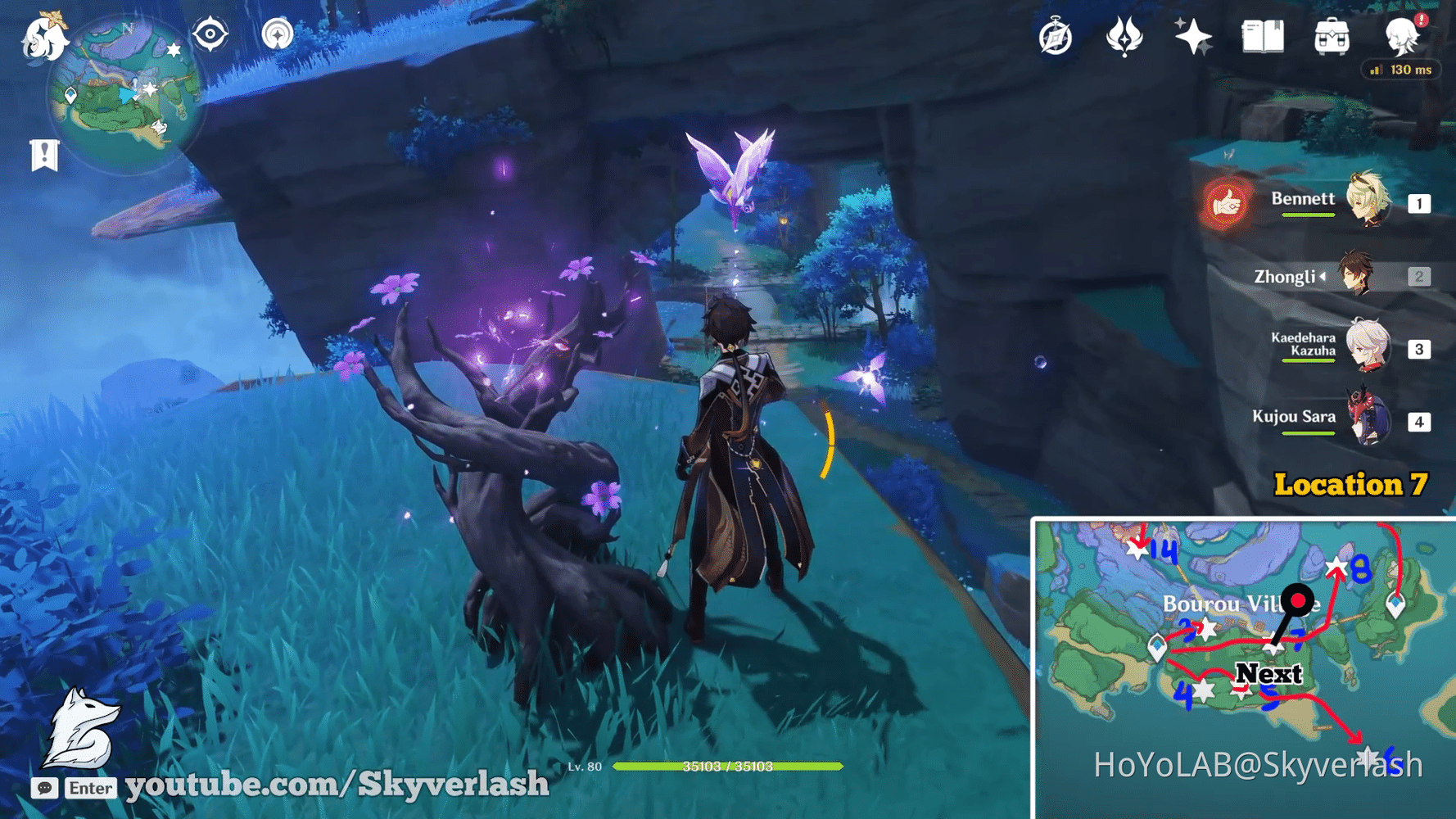
Task: Open the Character screen icon
Action: point(1402,37)
